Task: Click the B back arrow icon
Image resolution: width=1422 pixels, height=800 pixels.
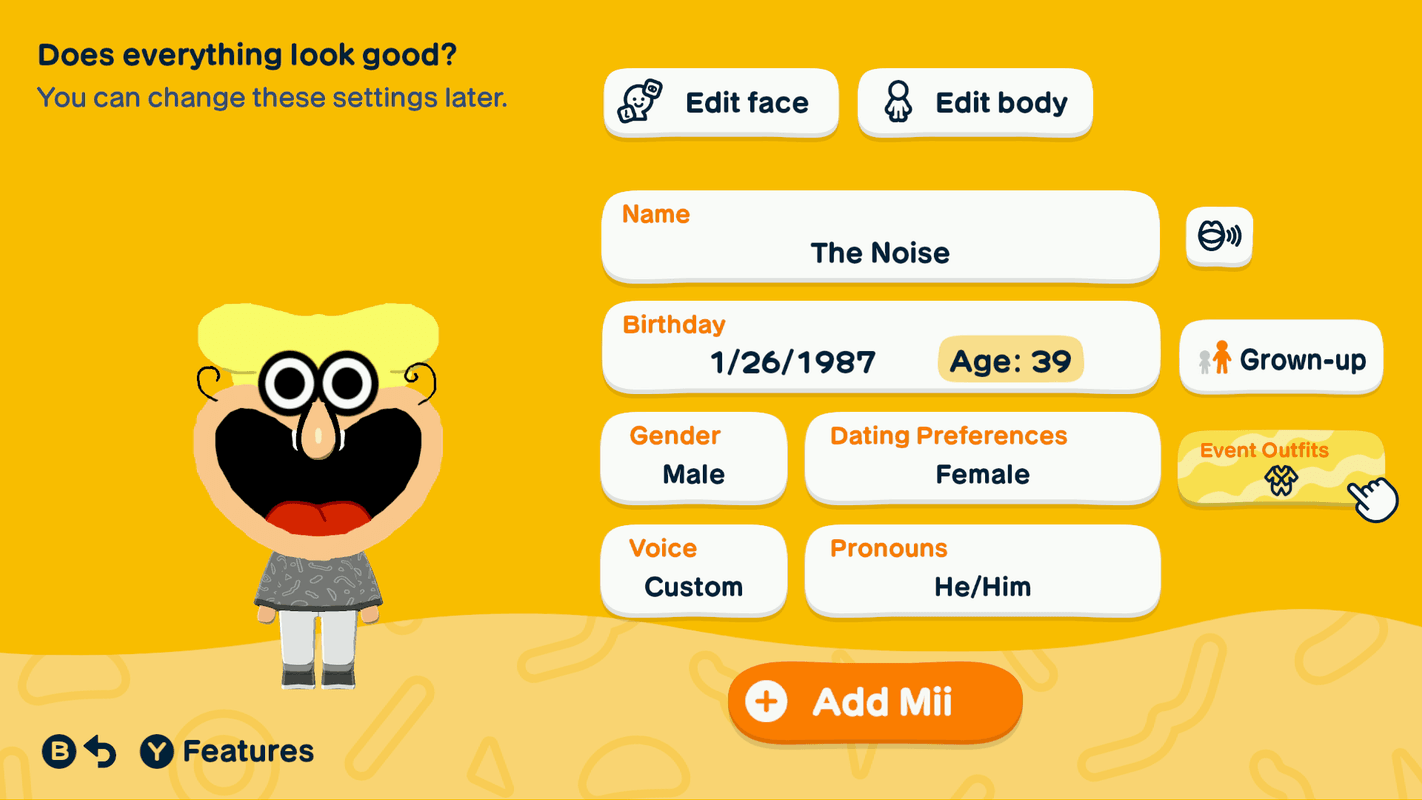Action: (100, 751)
